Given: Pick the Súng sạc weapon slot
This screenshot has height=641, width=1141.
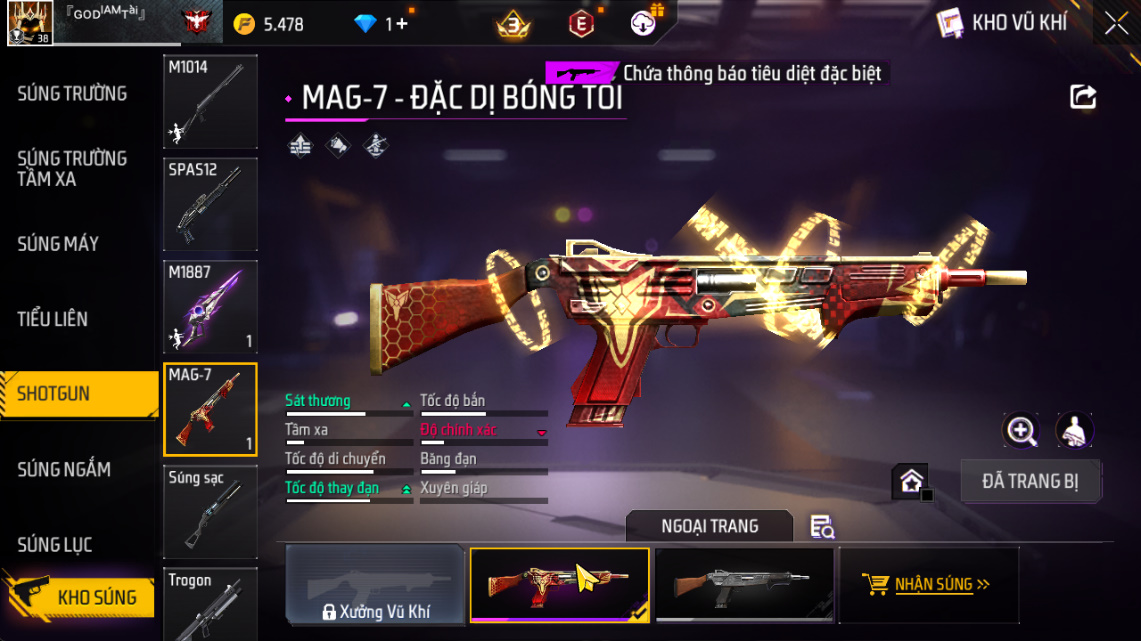Looking at the screenshot, I should [210, 512].
